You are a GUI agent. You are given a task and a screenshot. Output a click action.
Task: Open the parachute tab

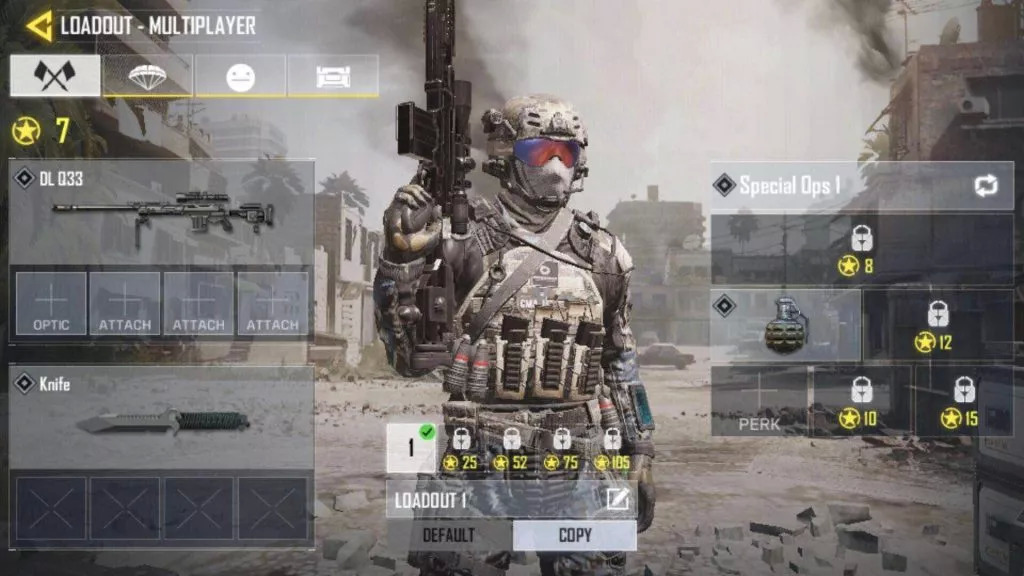point(147,76)
